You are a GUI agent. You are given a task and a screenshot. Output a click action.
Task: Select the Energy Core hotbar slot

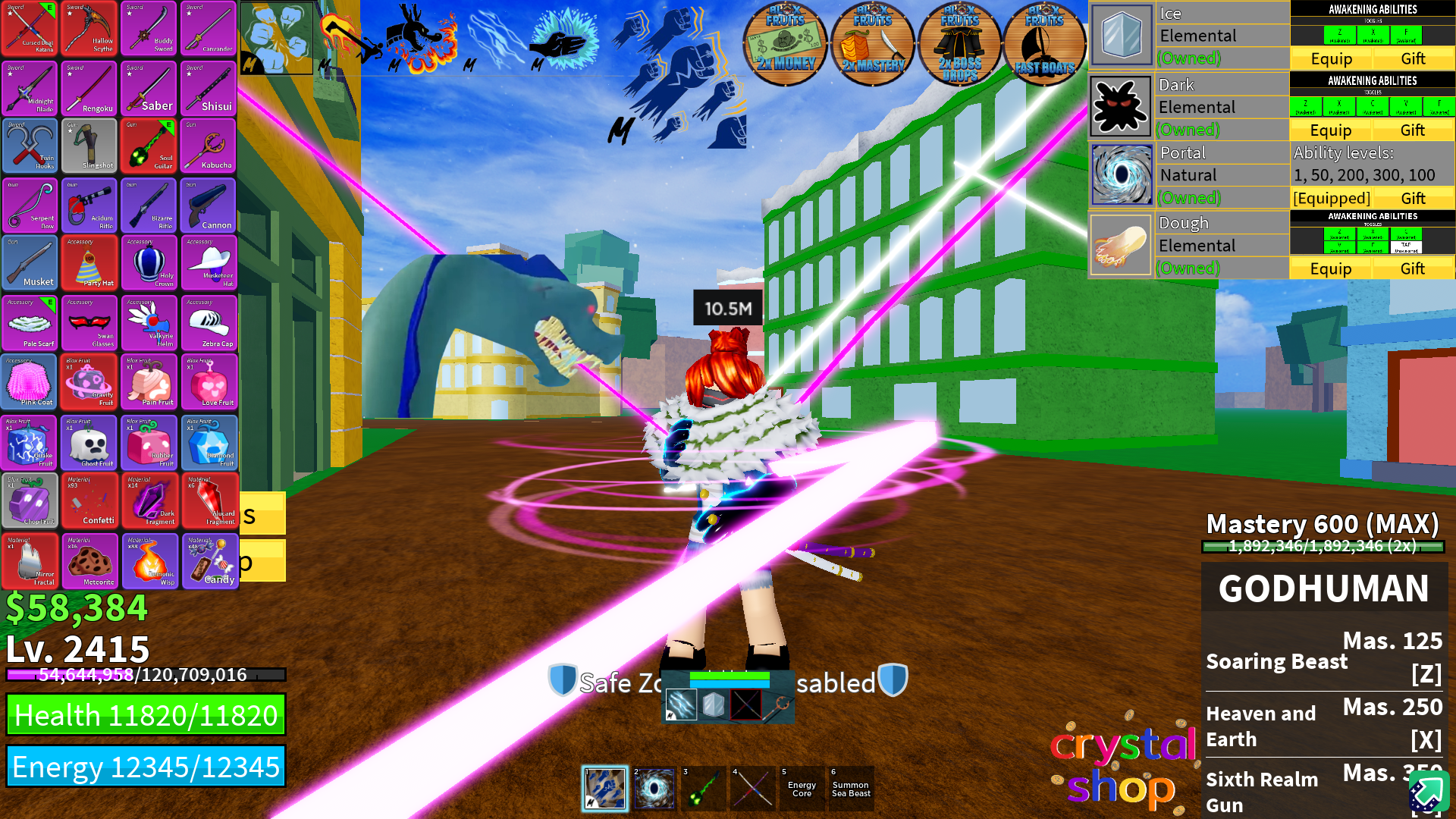pos(802,789)
